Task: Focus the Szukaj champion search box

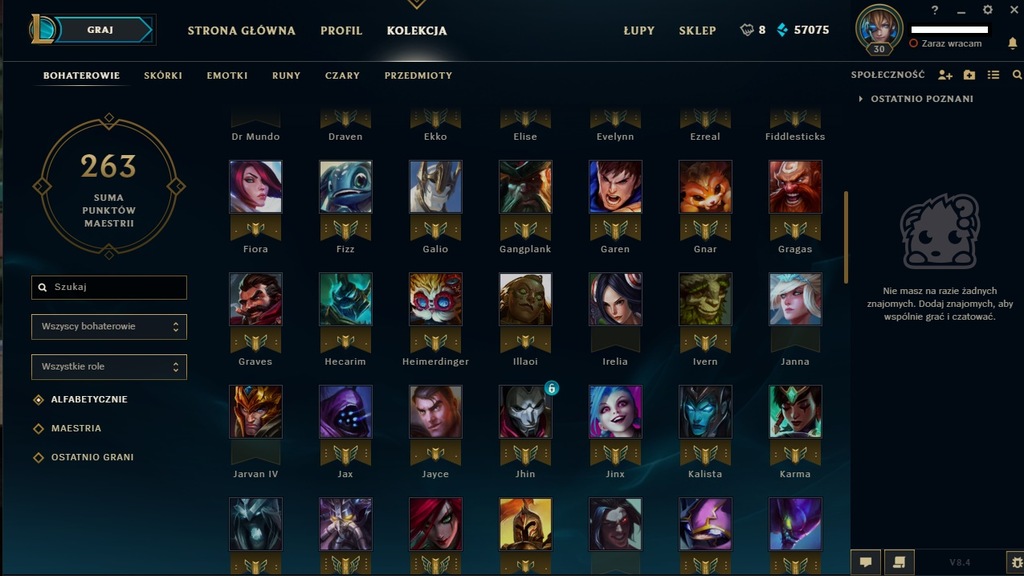Action: point(109,287)
